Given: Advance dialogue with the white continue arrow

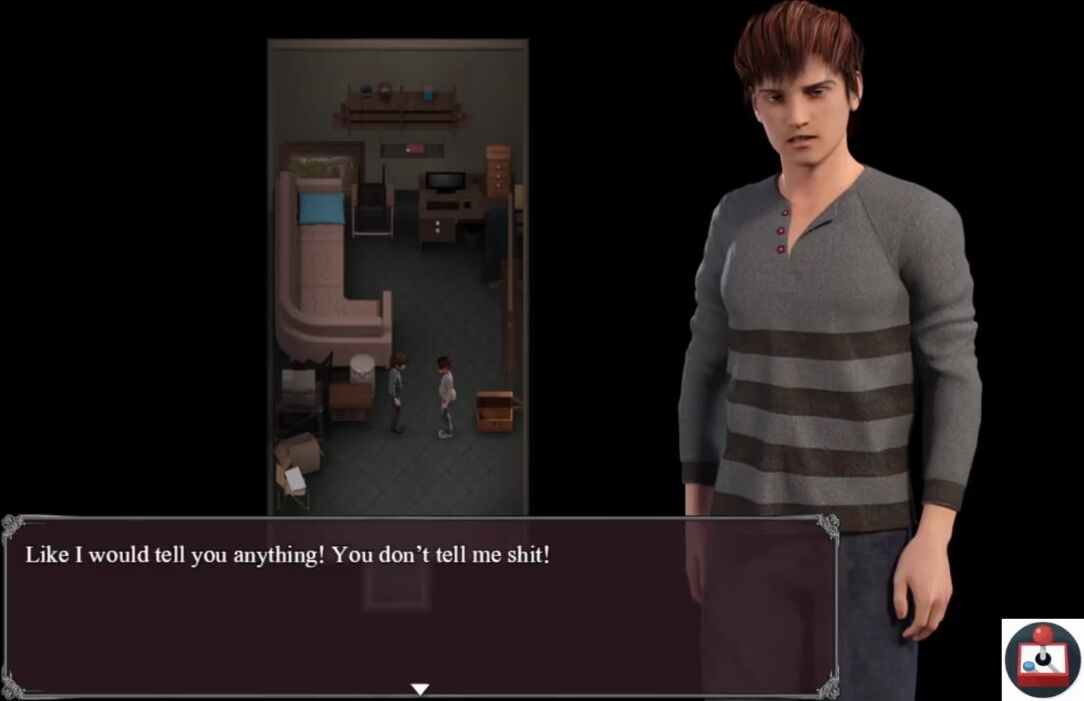Looking at the screenshot, I should pyautogui.click(x=420, y=688).
